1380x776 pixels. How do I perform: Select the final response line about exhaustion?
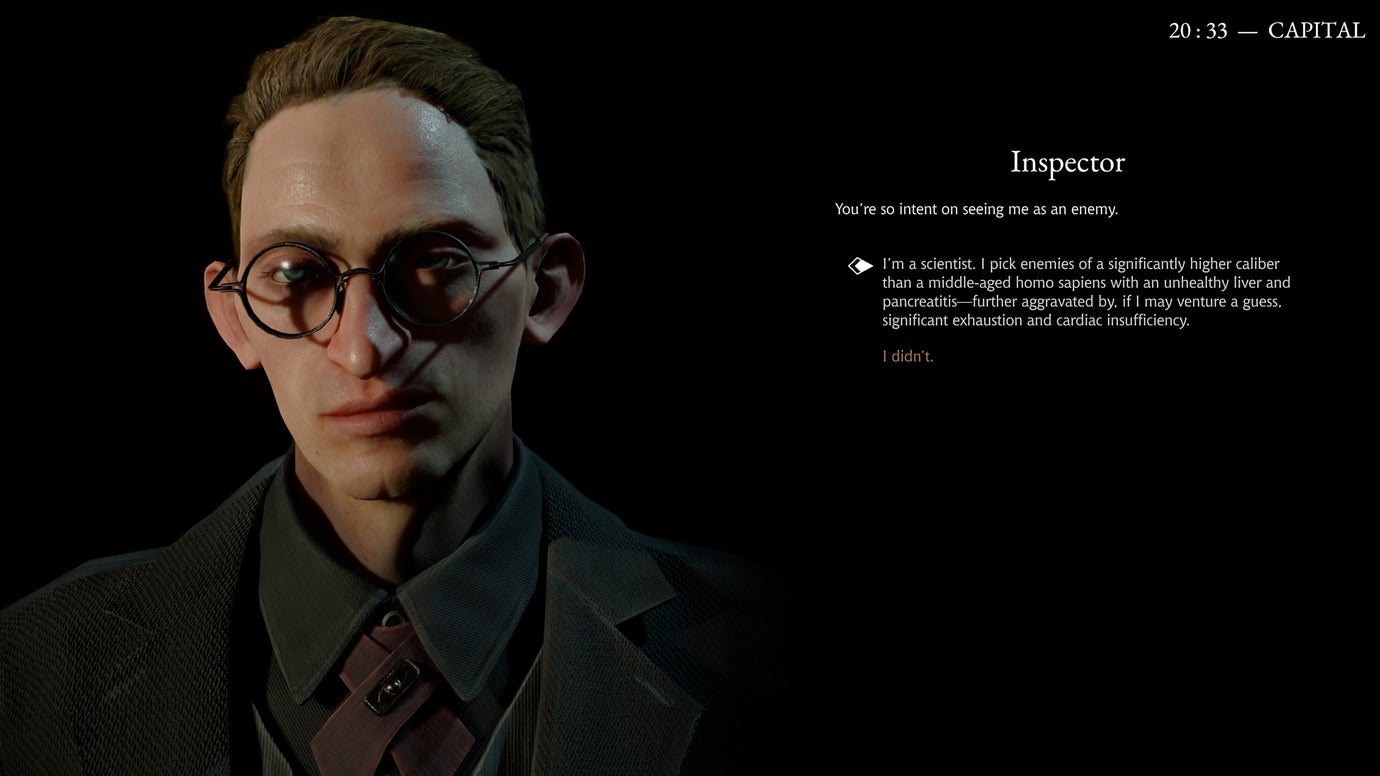coord(1035,320)
